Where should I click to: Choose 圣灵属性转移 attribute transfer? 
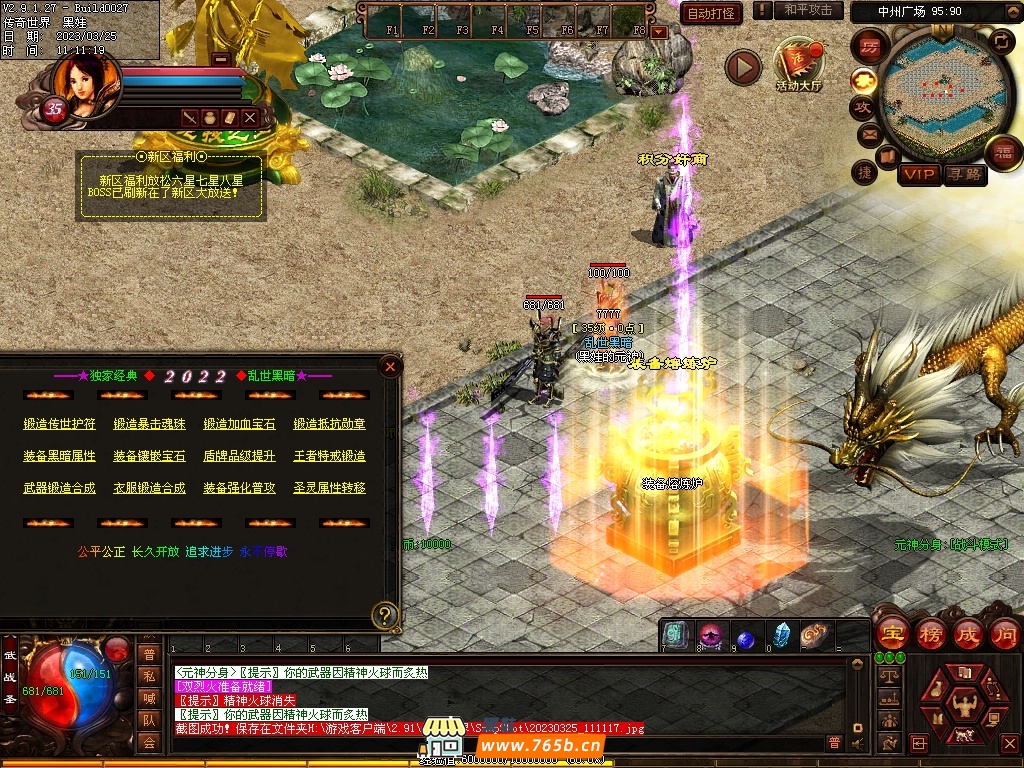coord(329,488)
